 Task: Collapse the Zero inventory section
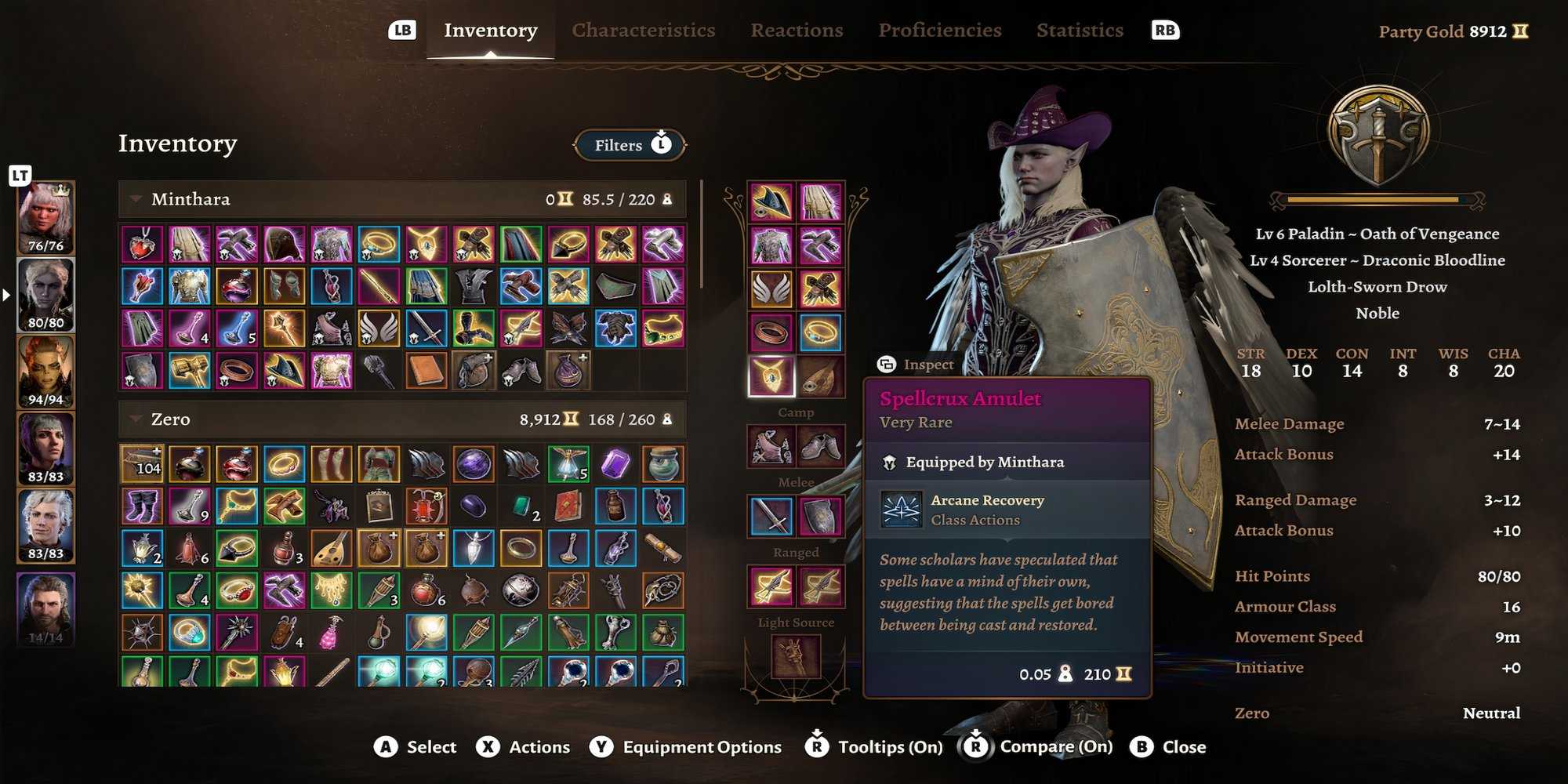pyautogui.click(x=138, y=419)
